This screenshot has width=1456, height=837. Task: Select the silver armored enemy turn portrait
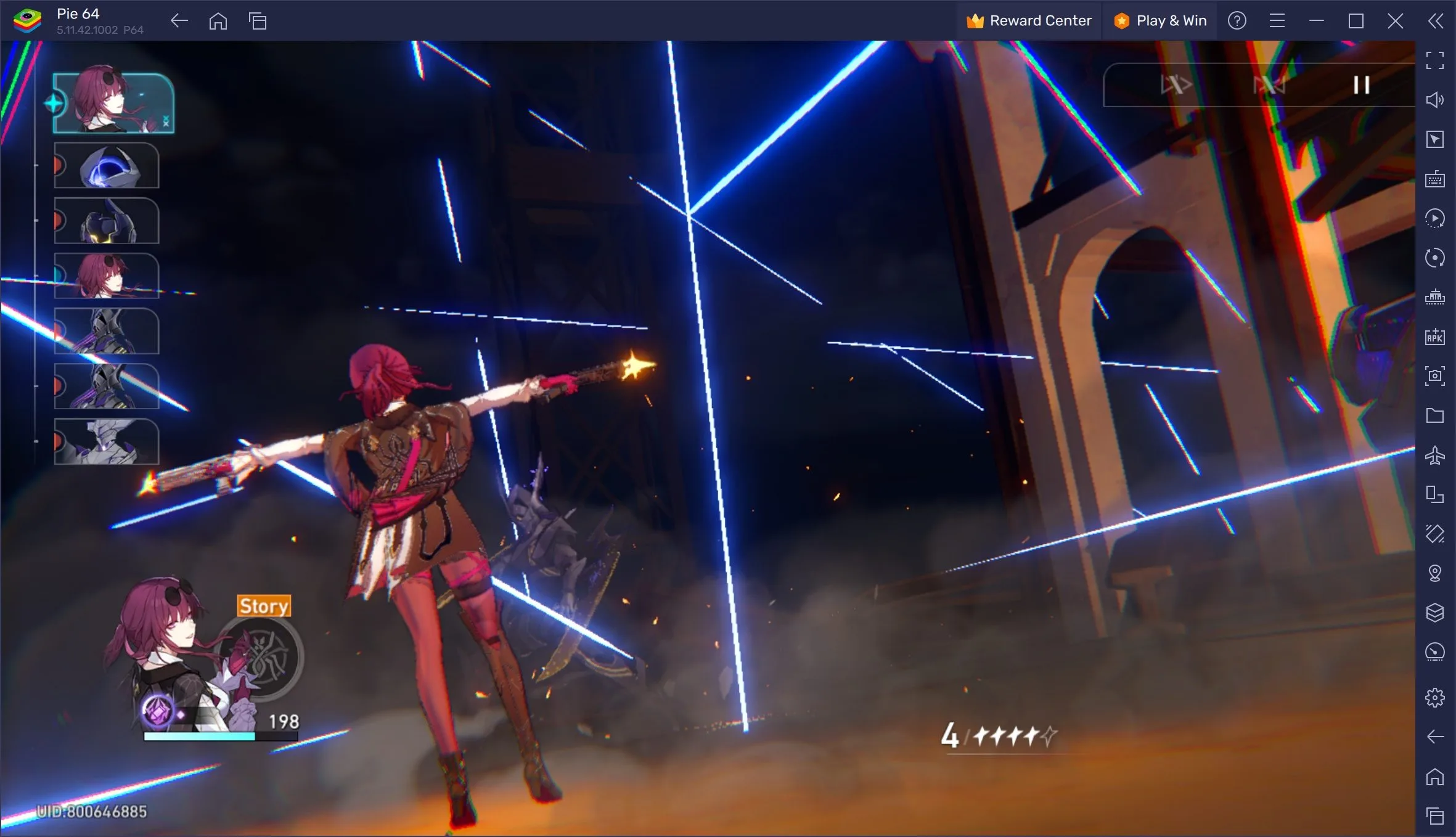click(107, 441)
